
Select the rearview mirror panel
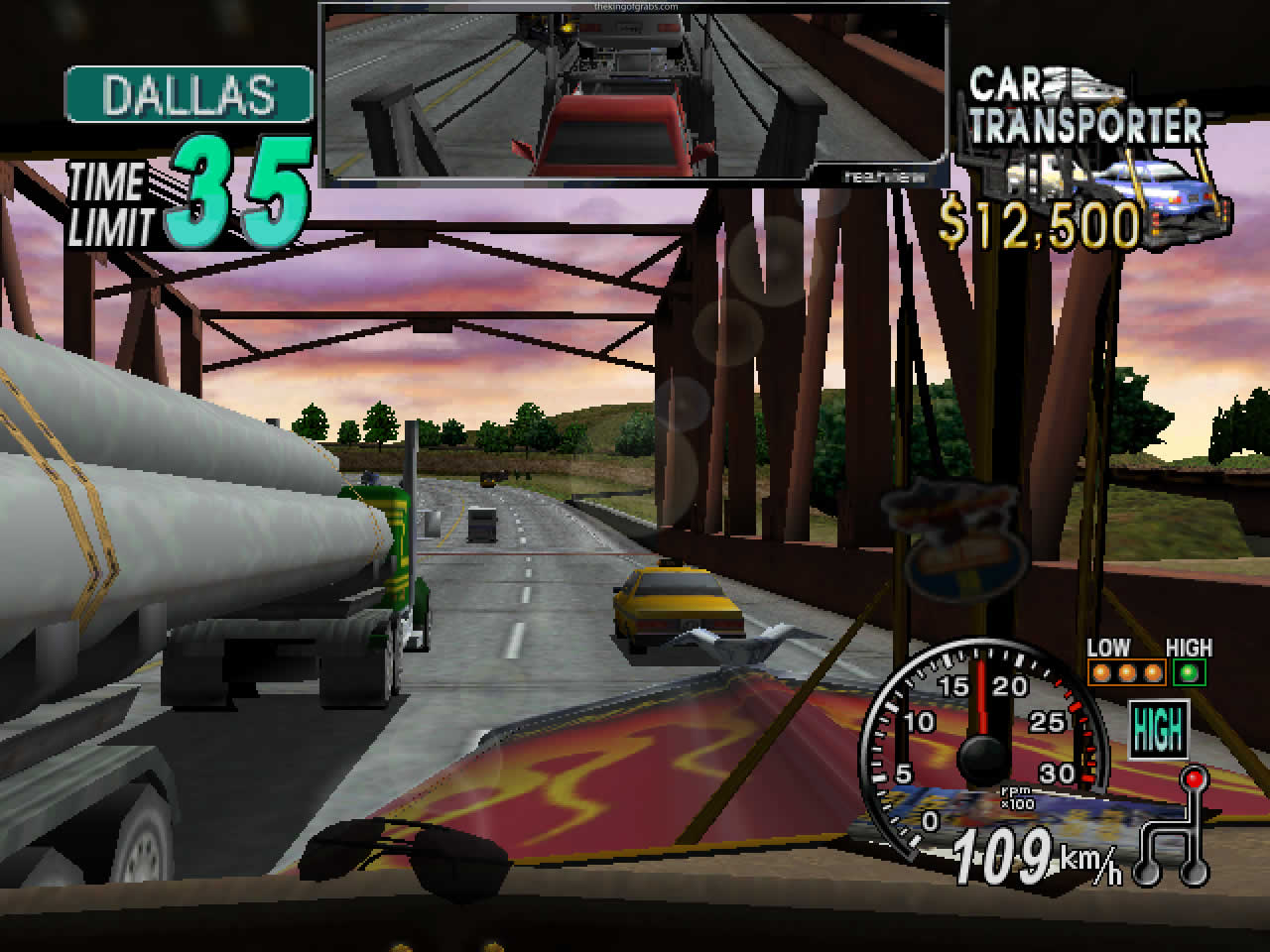(x=633, y=93)
